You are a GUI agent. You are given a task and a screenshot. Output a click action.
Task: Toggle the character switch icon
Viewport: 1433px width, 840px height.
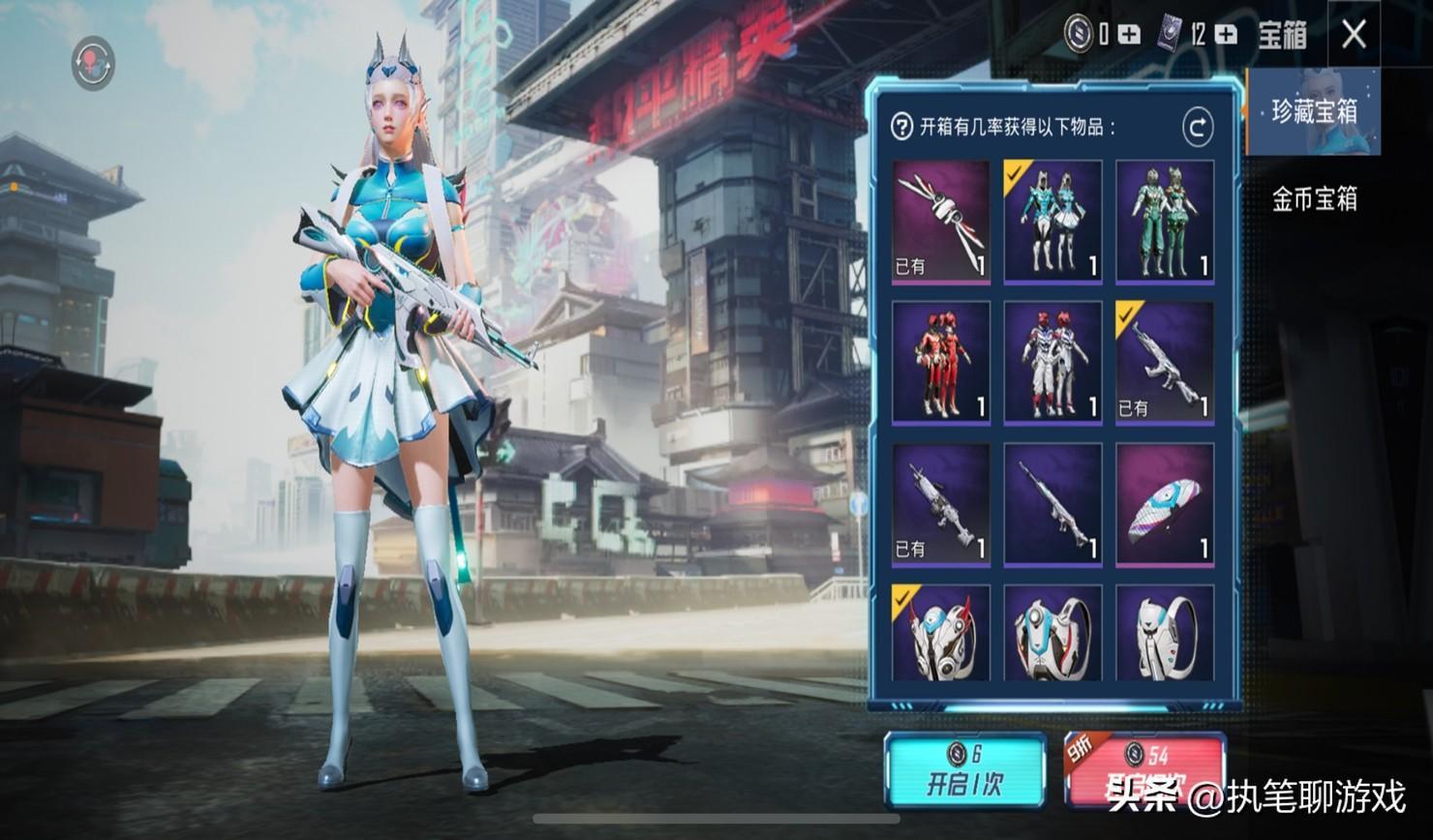coord(93,62)
